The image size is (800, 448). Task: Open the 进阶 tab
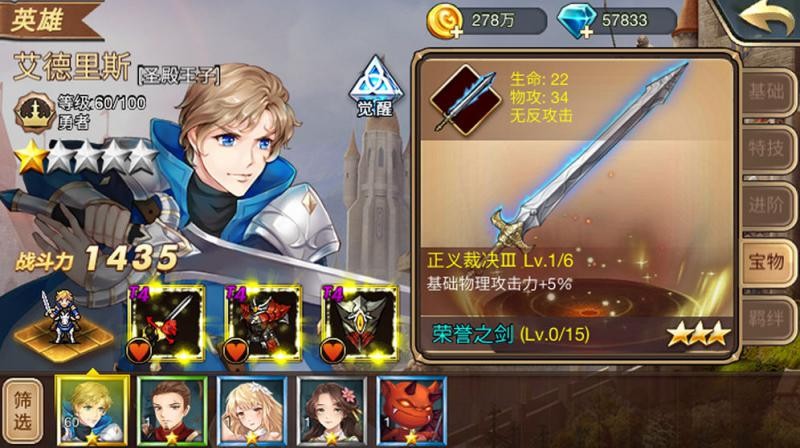(767, 204)
